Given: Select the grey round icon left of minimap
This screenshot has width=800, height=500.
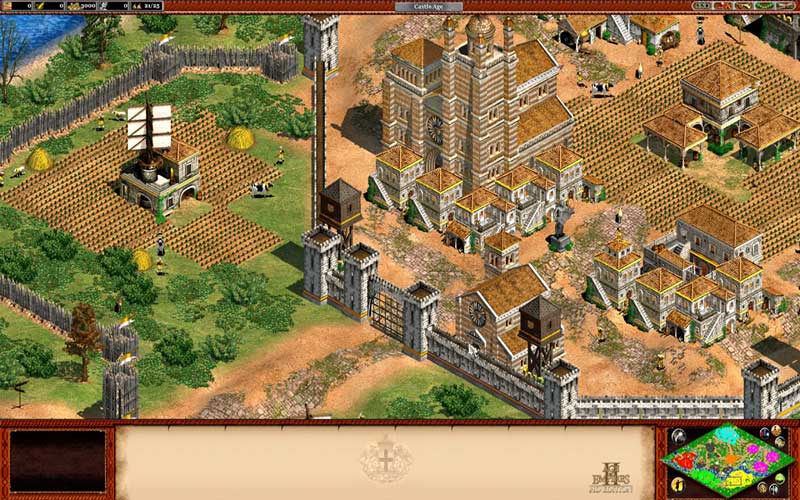Looking at the screenshot, I should (x=678, y=436).
